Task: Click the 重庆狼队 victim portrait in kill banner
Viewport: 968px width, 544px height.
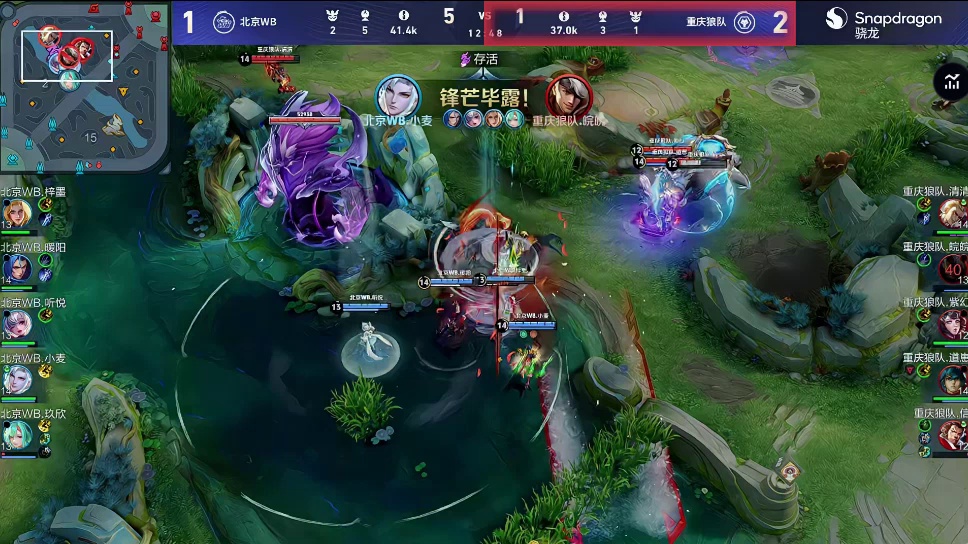Action: coord(570,97)
